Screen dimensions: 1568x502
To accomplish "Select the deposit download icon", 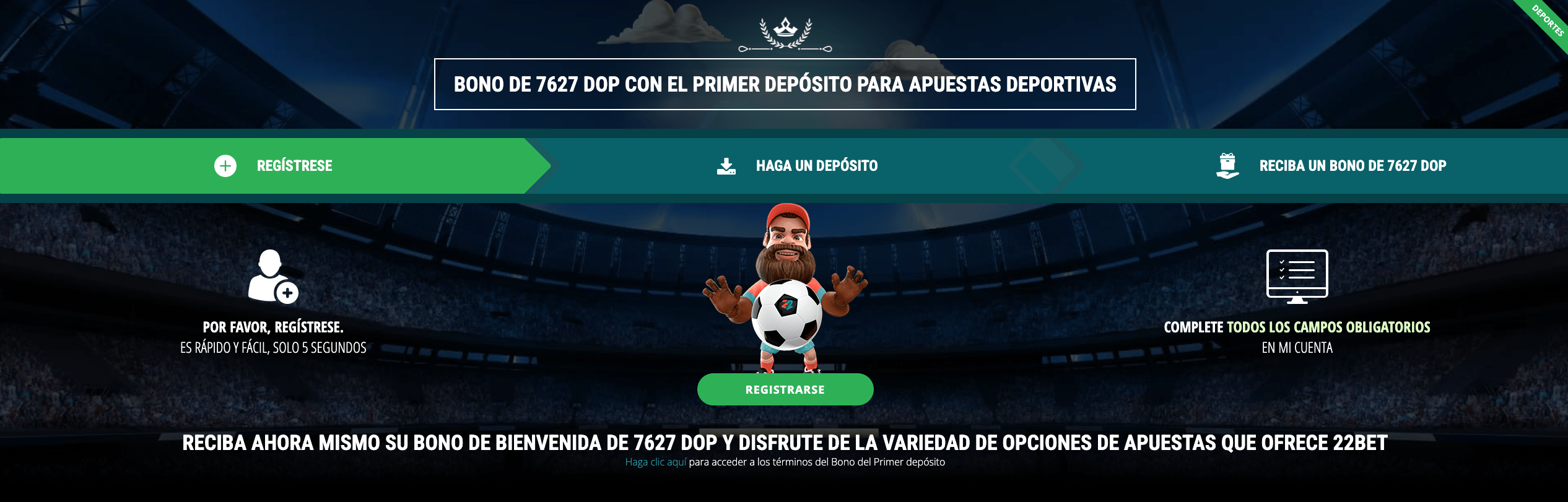I will click(x=727, y=165).
